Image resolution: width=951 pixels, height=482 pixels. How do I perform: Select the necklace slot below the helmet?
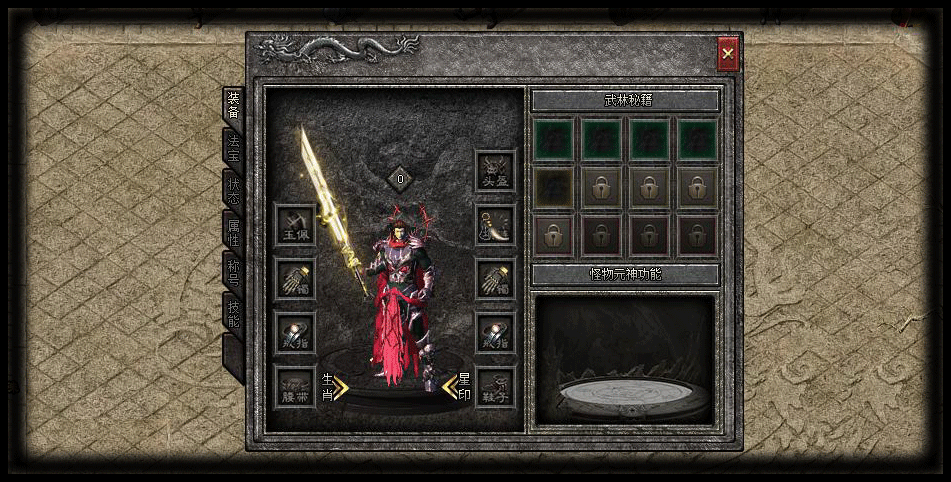[x=495, y=225]
